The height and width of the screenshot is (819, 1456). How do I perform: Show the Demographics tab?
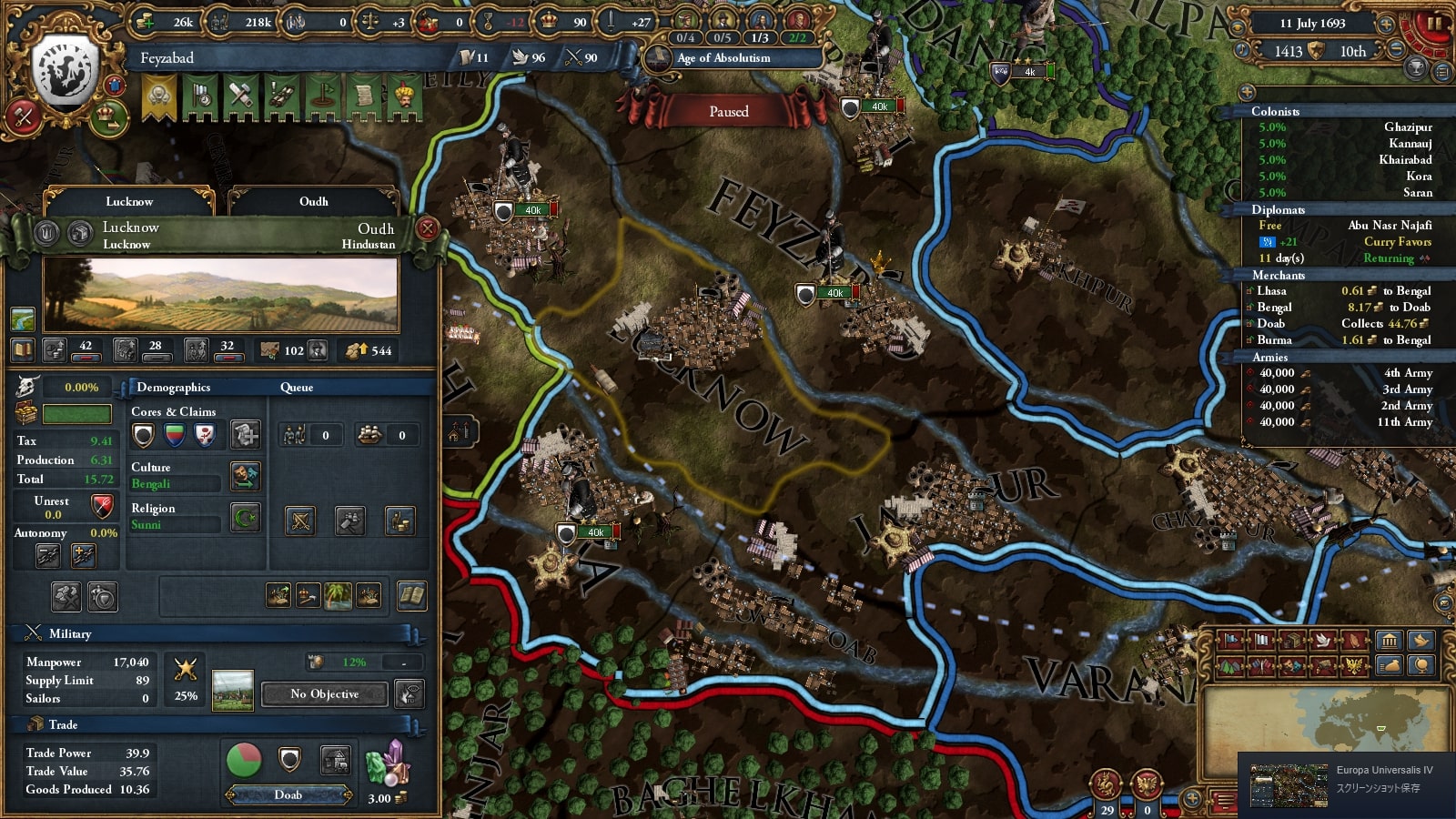pos(173,387)
